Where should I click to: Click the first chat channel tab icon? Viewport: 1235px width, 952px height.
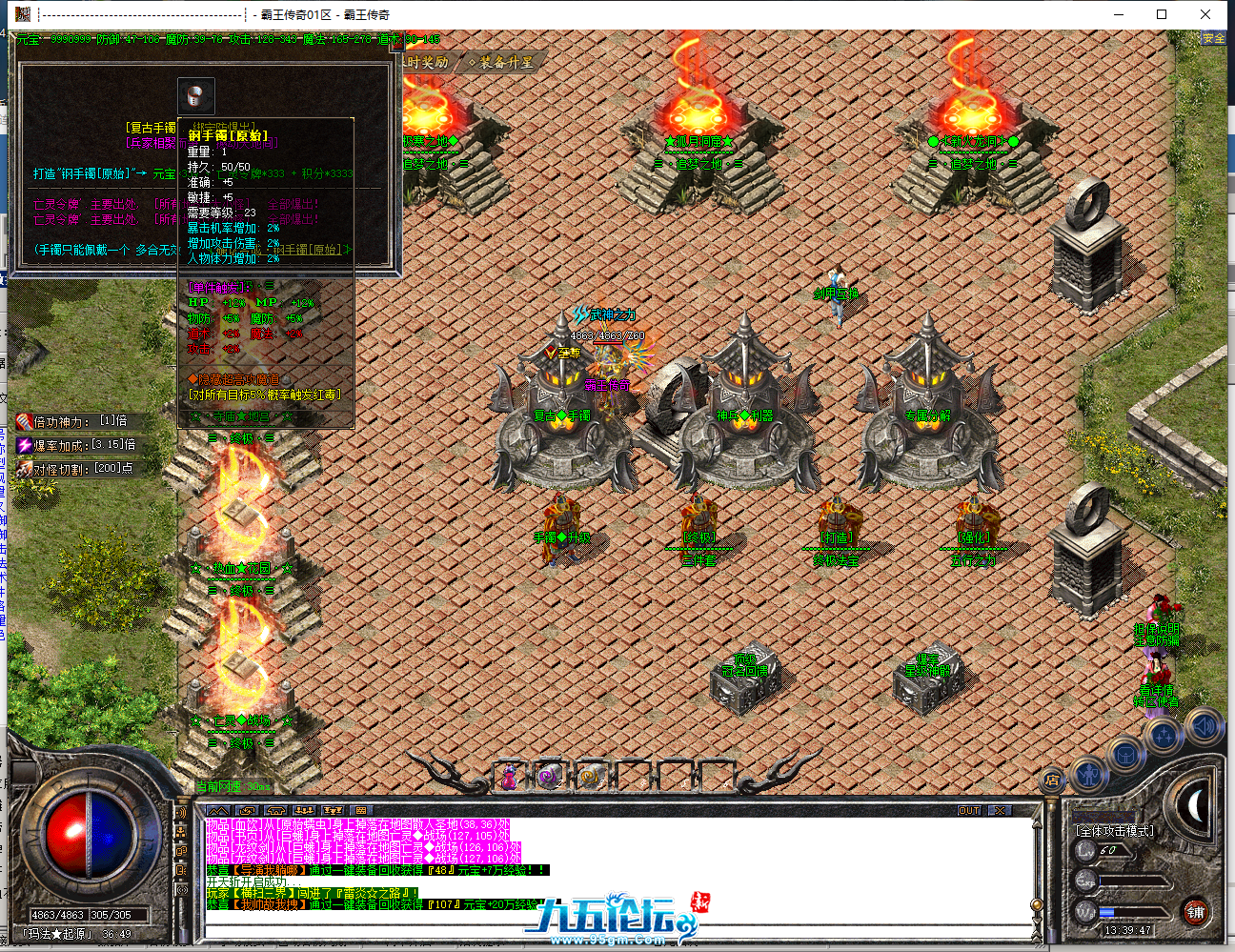[218, 811]
